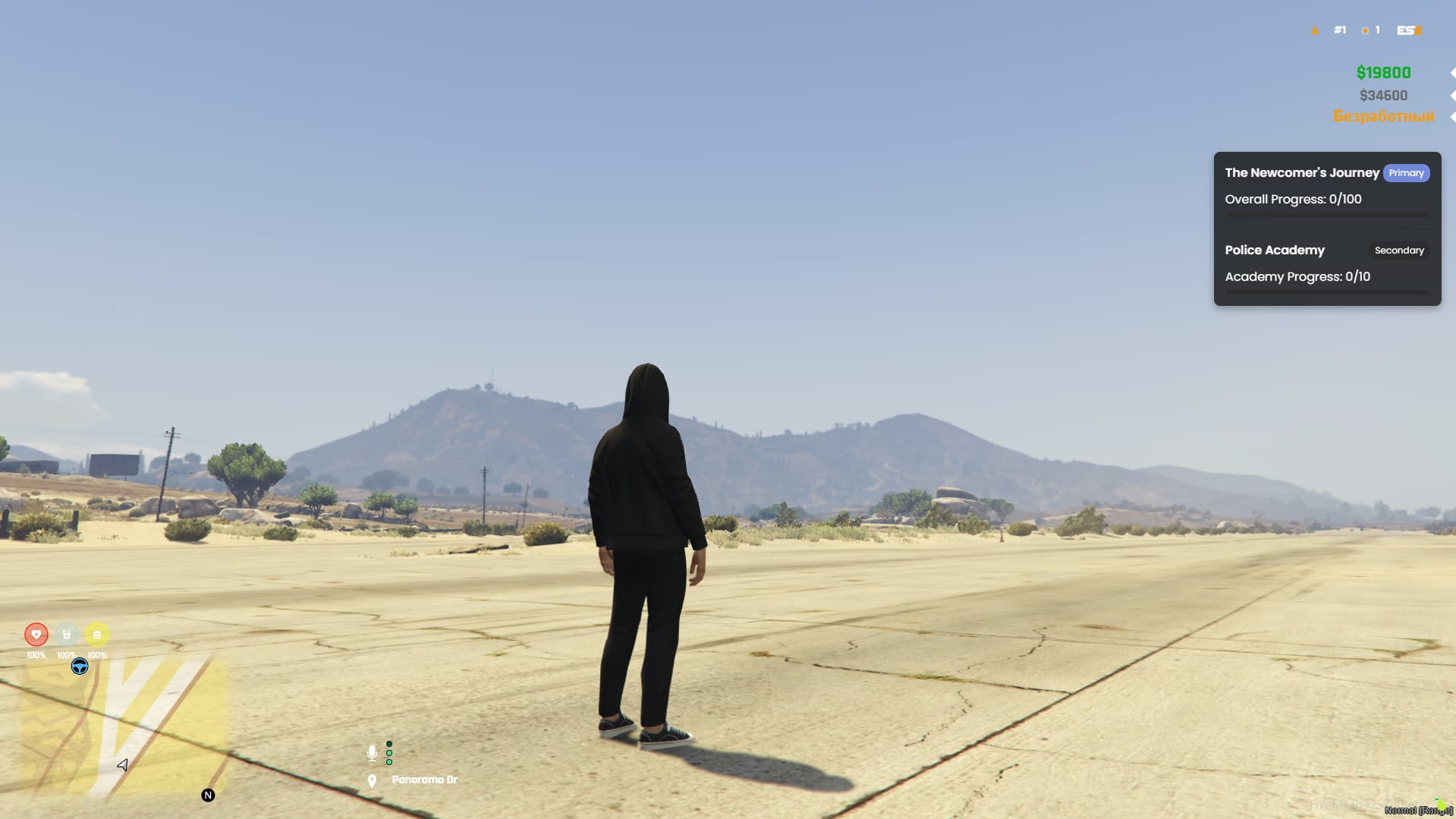Collapse the quest tracker panel

click(x=1327, y=228)
